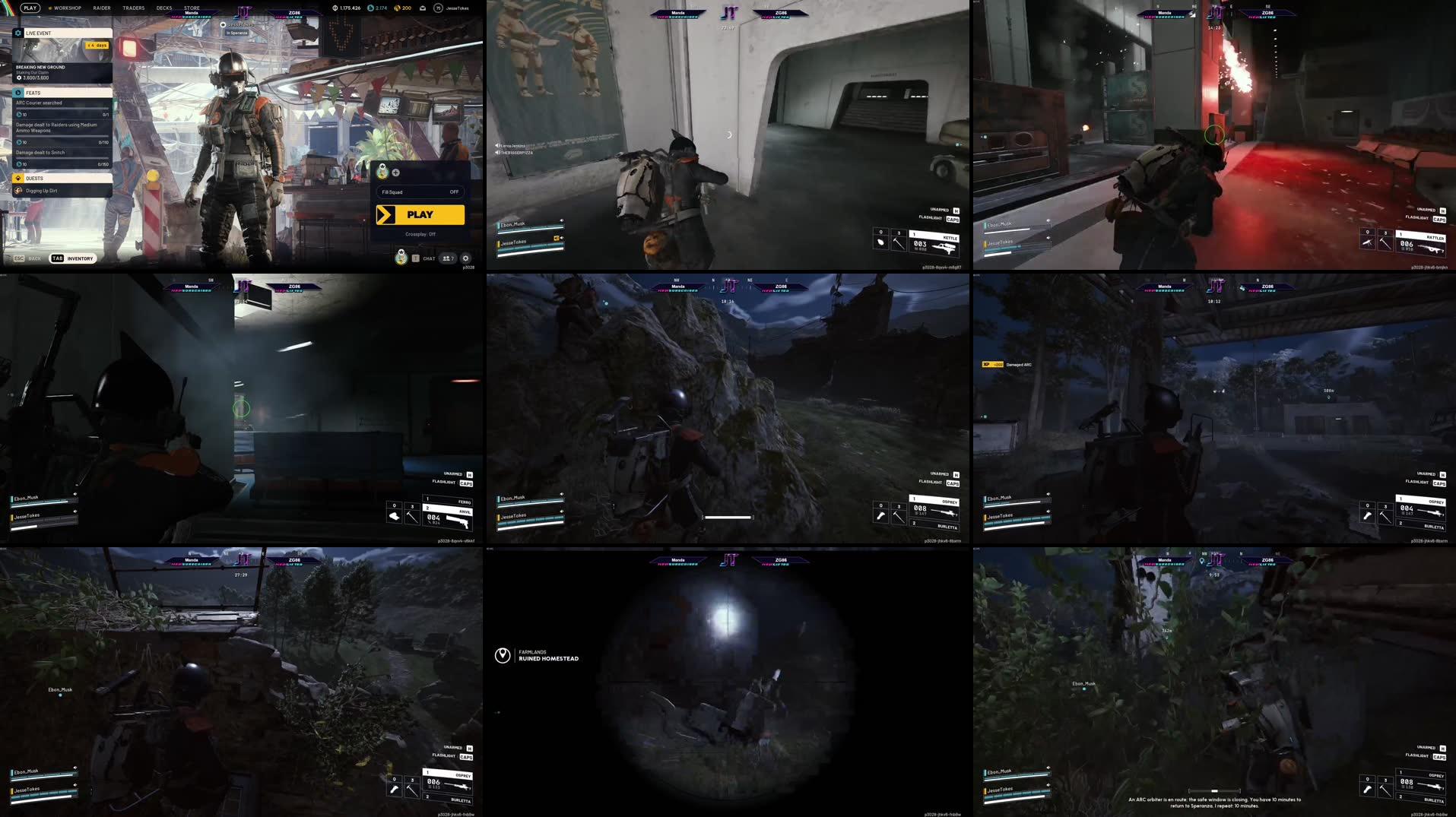Click the plus icon to invite squad member
The width and height of the screenshot is (1456, 817).
395,172
